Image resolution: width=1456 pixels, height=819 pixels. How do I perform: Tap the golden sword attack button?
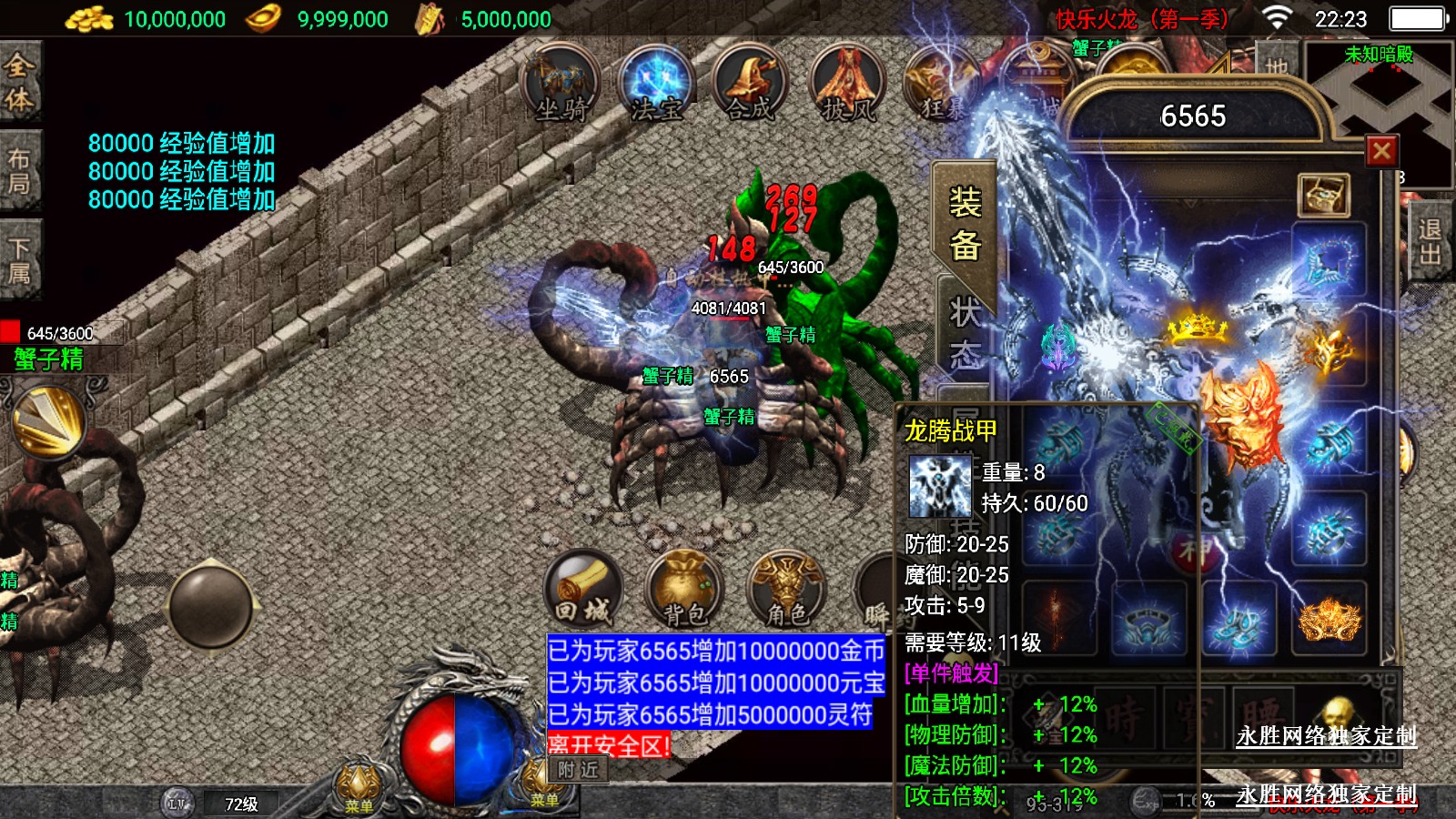(x=49, y=422)
